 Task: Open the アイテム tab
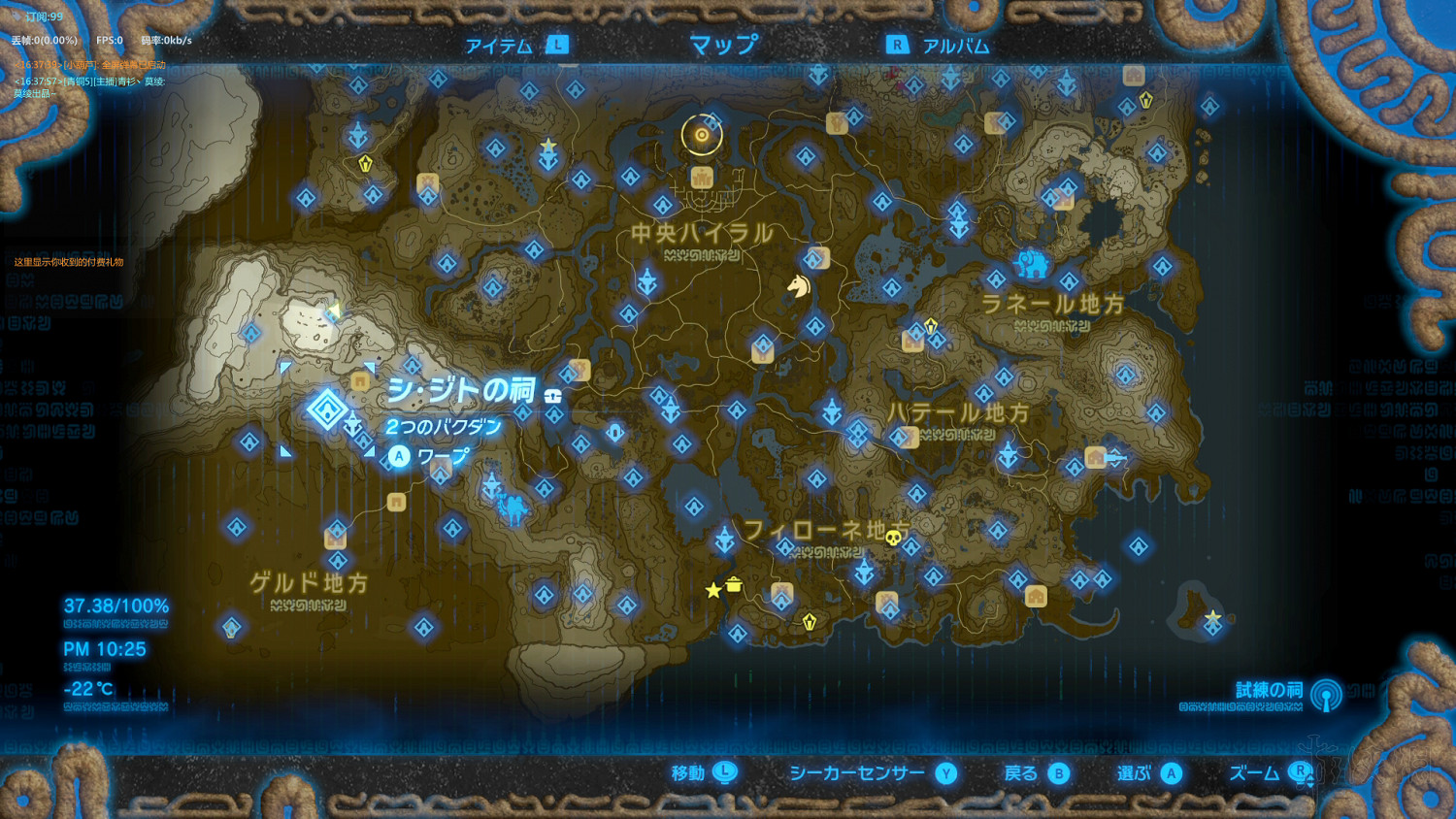[499, 44]
